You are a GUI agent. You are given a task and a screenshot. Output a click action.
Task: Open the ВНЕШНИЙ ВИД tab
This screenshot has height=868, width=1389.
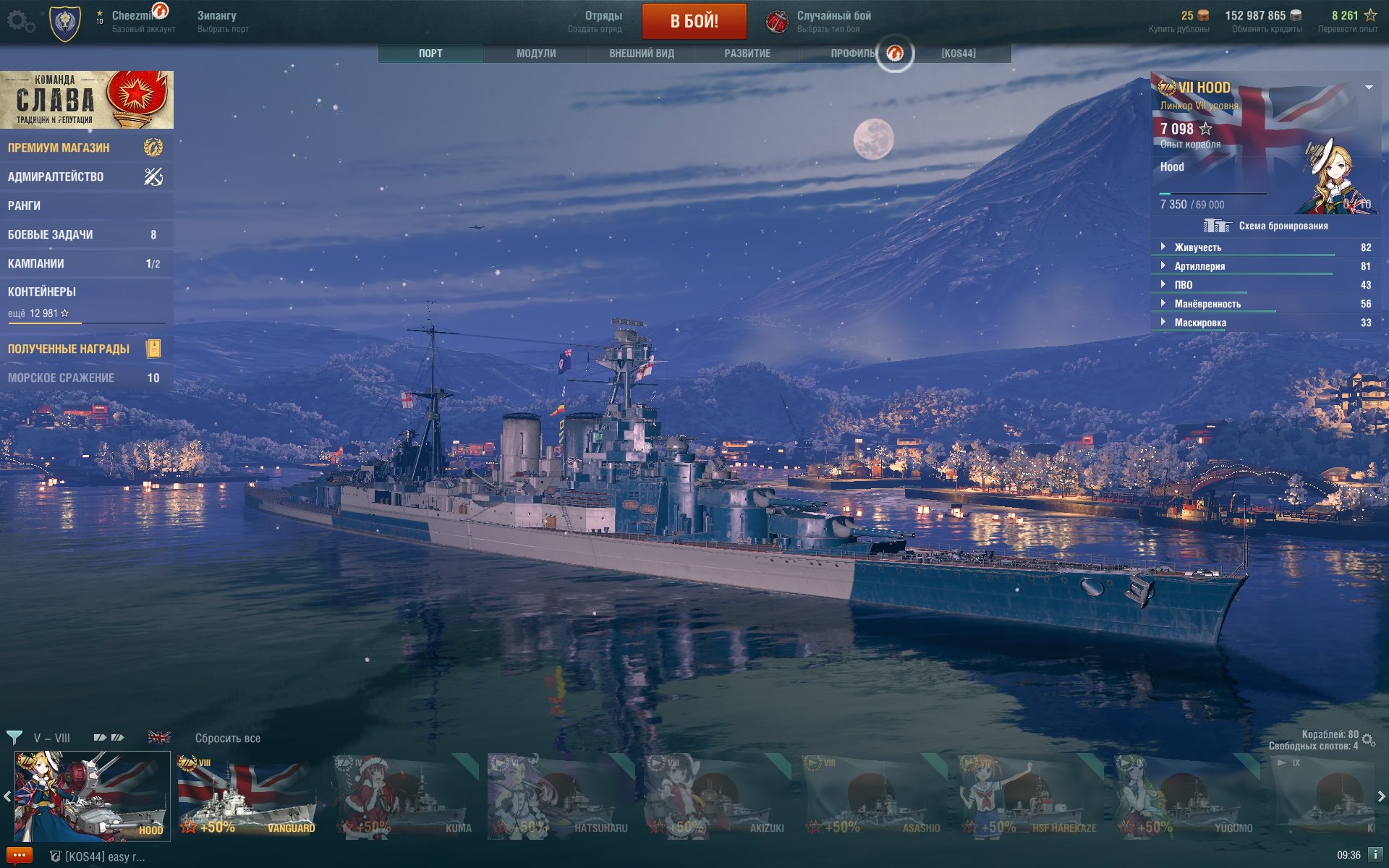641,54
